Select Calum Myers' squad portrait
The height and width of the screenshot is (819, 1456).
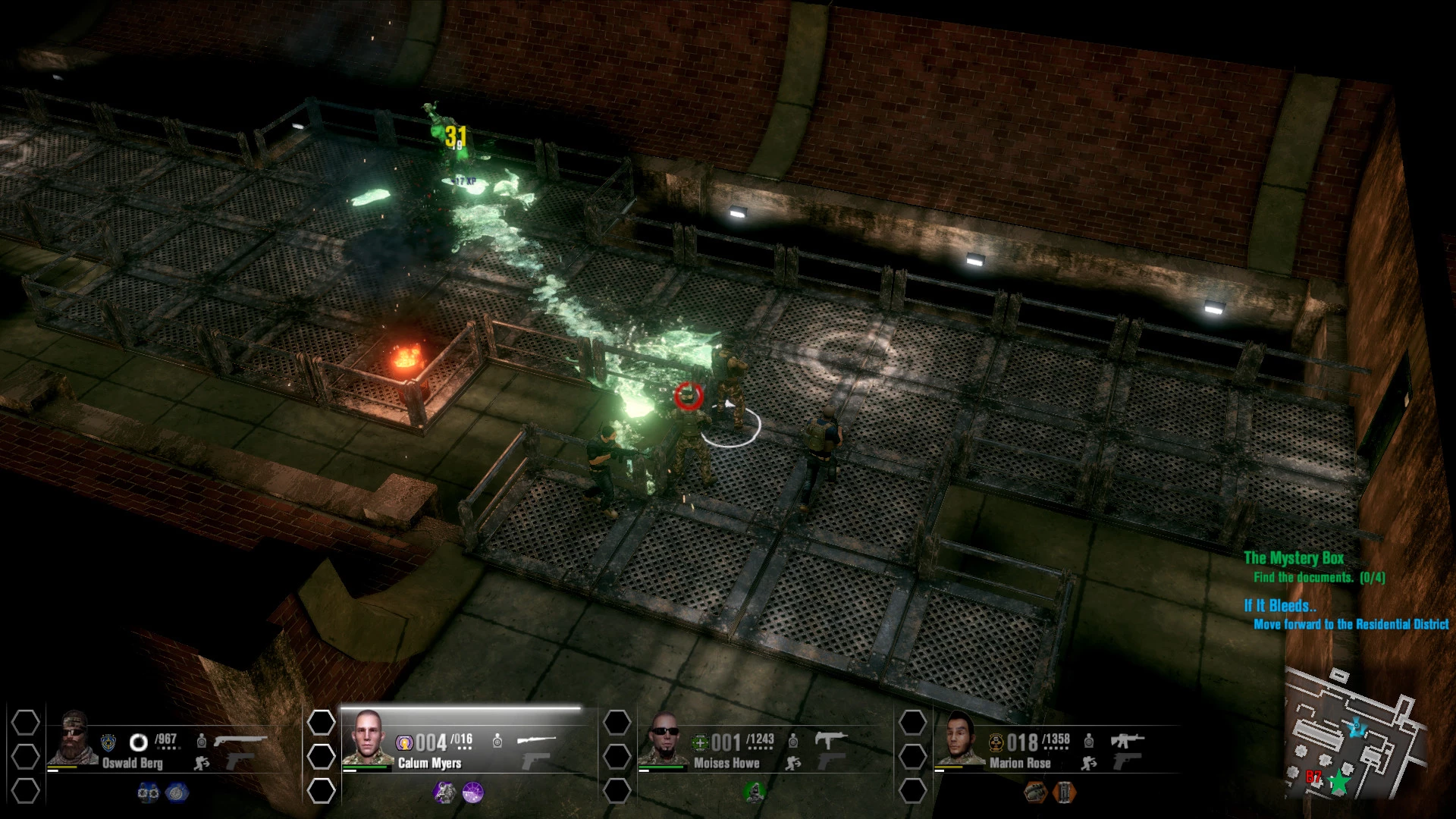coord(368,738)
